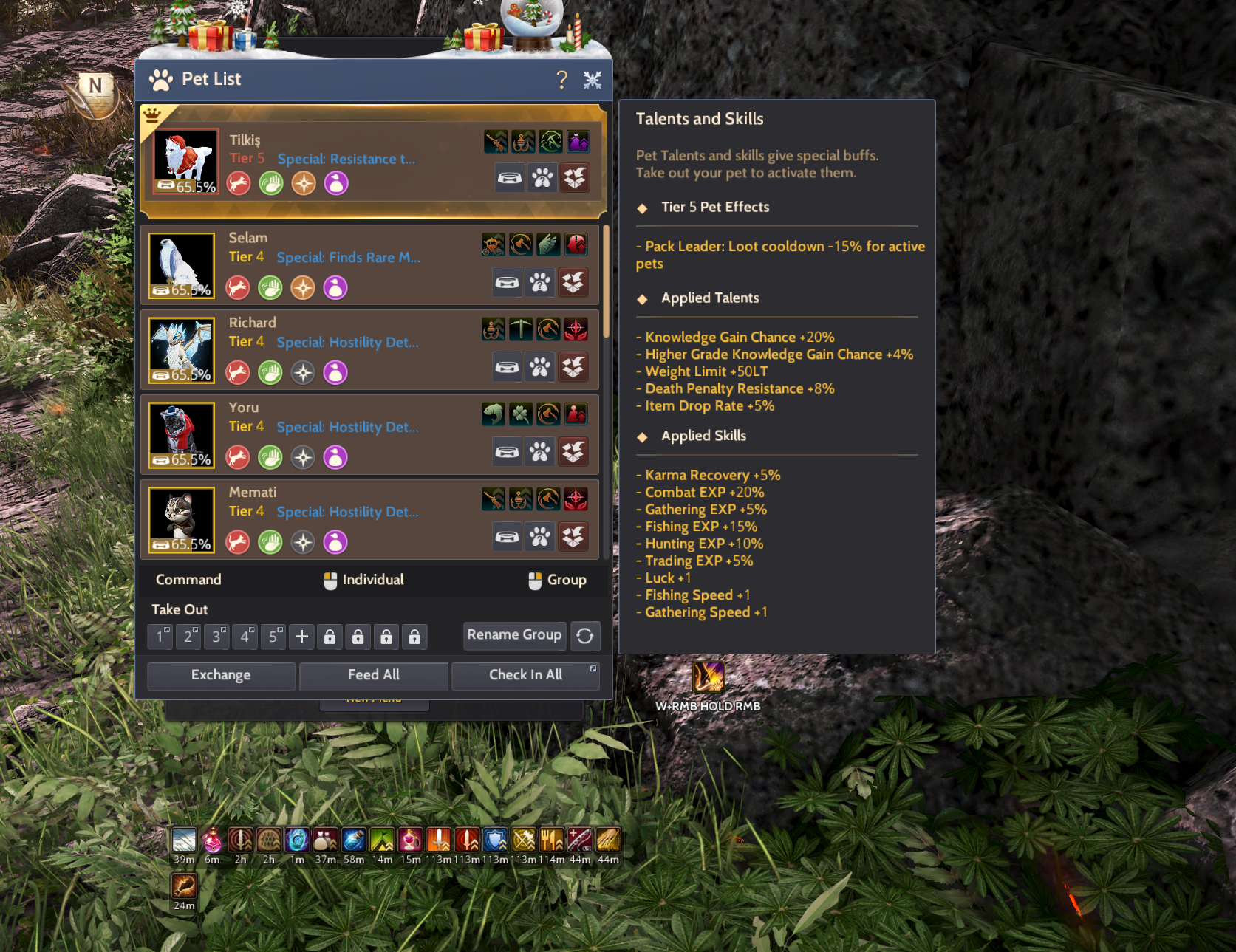The height and width of the screenshot is (952, 1236).
Task: Expand Tilkiş Special Resistance tooltip text
Action: tap(346, 159)
